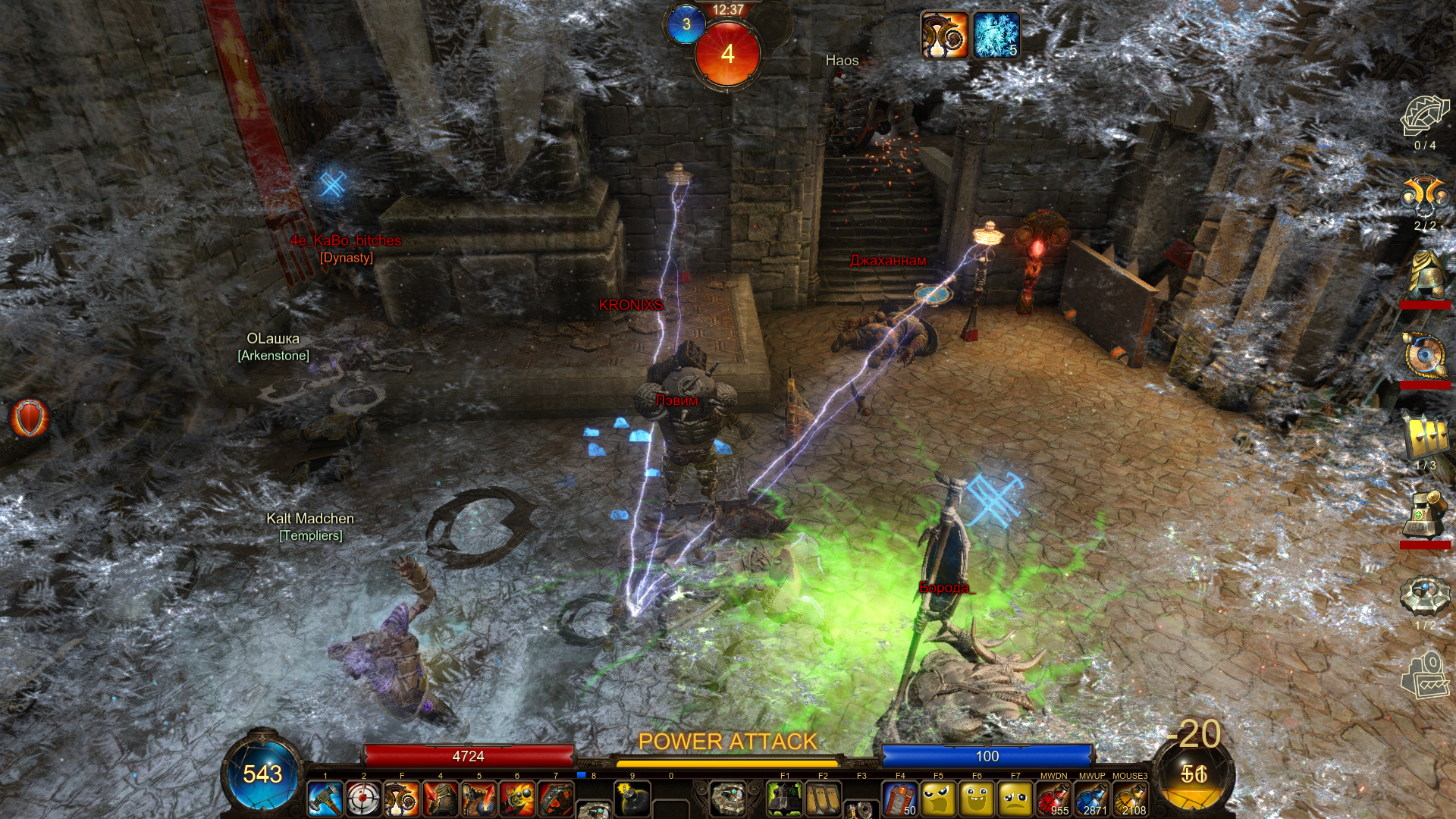Throw the grenade cluster ability
Screen dimensions: 1456x819
518,799
